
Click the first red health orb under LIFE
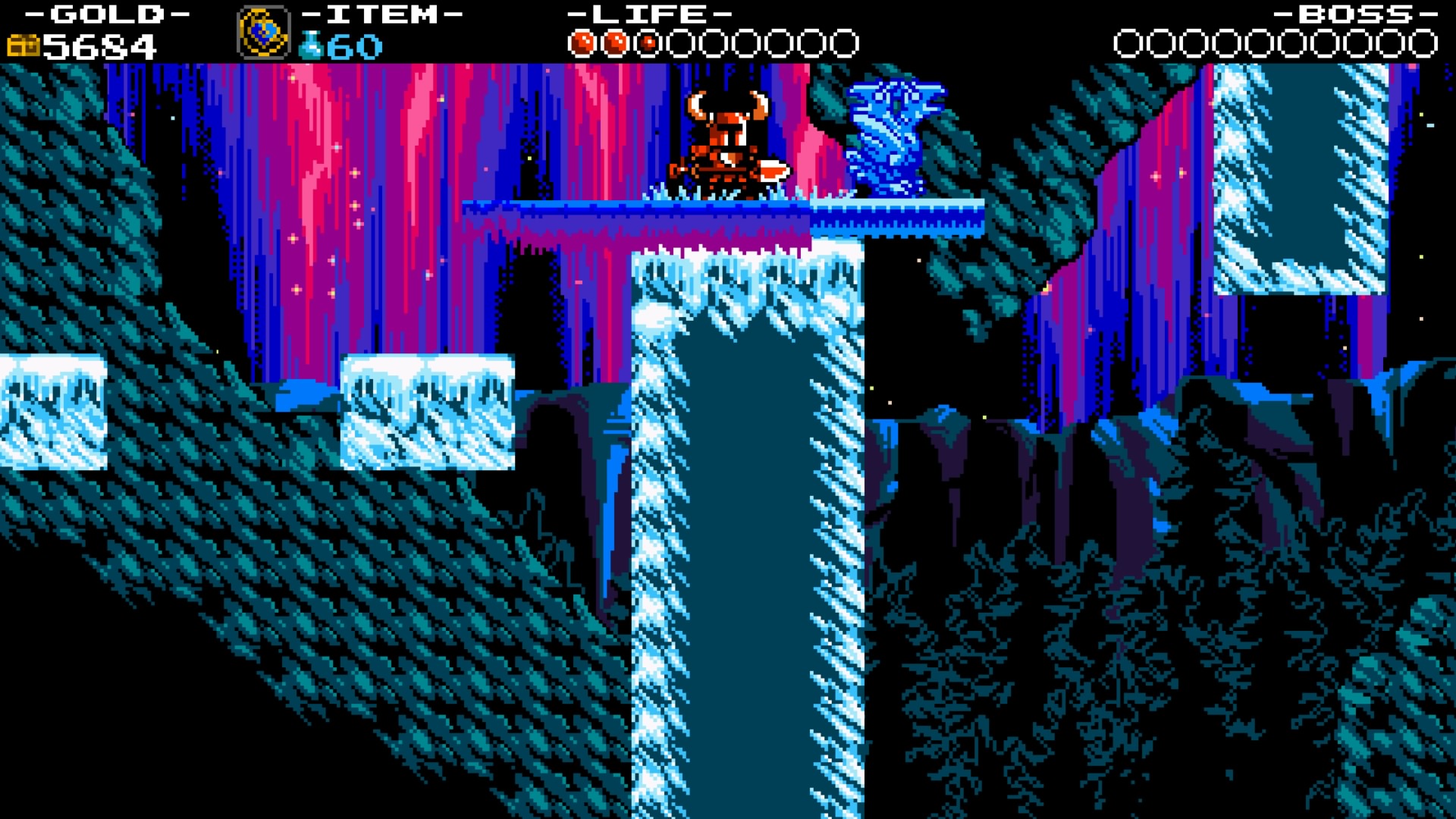584,43
